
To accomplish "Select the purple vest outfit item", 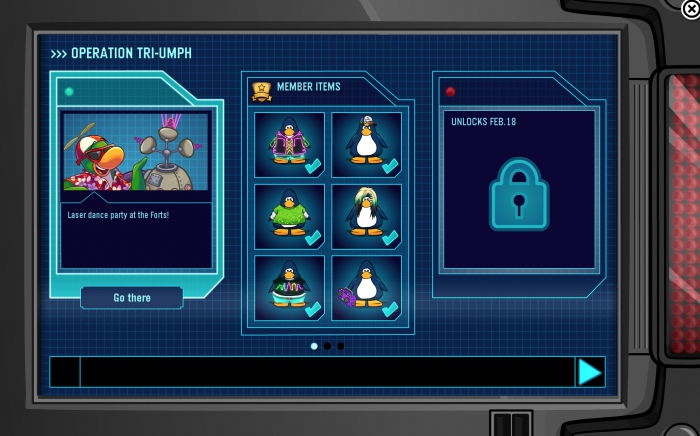I will click(289, 144).
